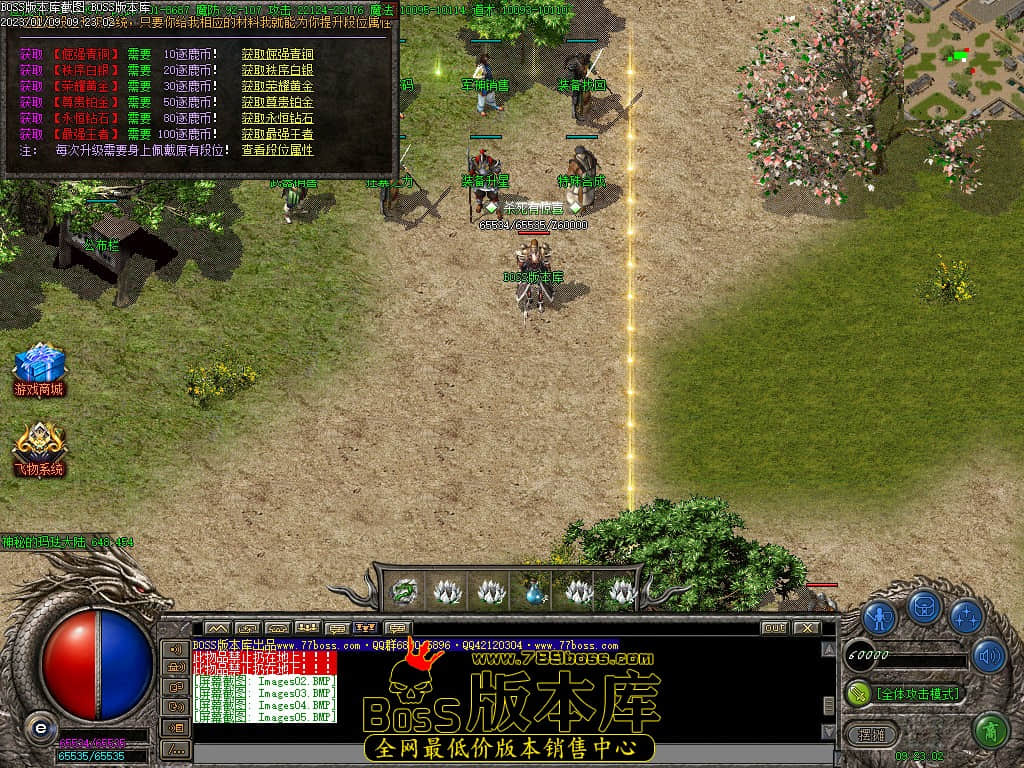The width and height of the screenshot is (1024, 768).
Task: Use the blue potion in the hotbar
Action: (535, 592)
